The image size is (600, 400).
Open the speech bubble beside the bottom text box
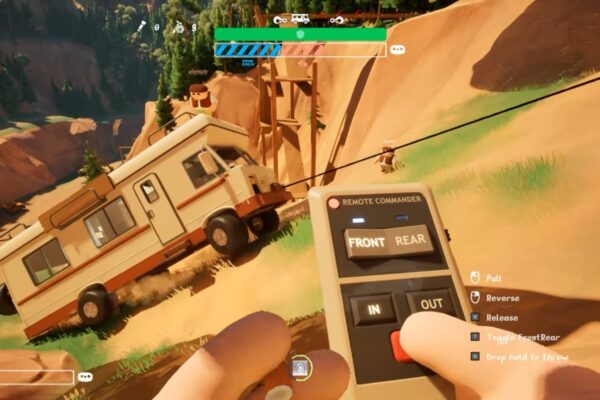[x=85, y=377]
